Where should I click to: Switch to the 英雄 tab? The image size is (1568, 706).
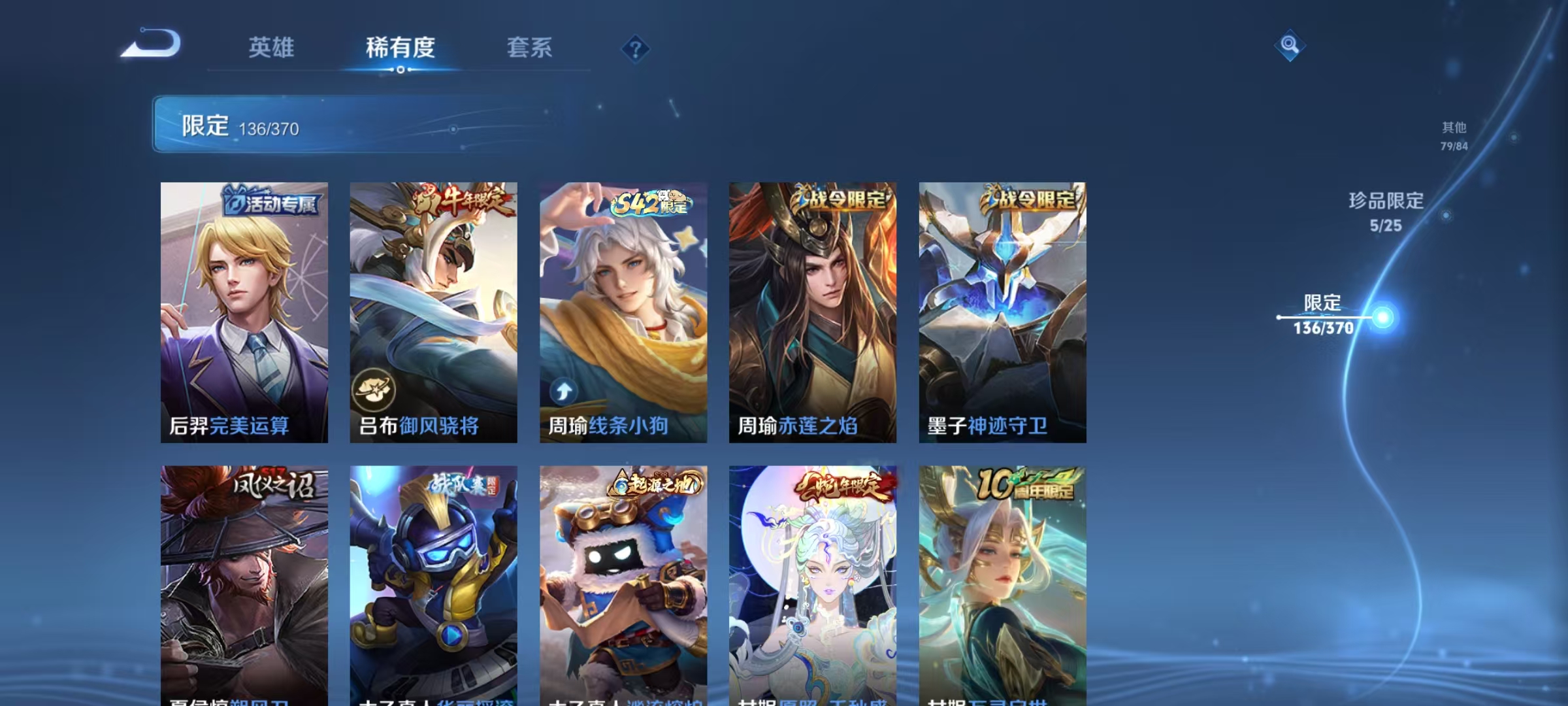click(x=272, y=47)
